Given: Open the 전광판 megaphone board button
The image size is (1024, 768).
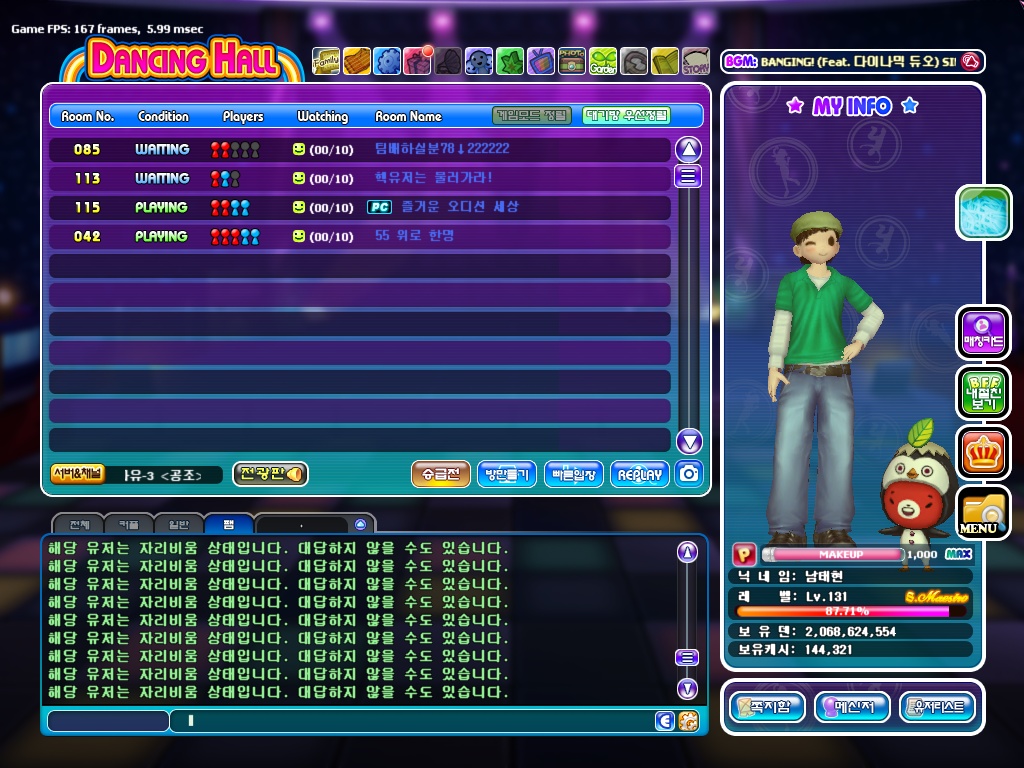Looking at the screenshot, I should pos(270,474).
